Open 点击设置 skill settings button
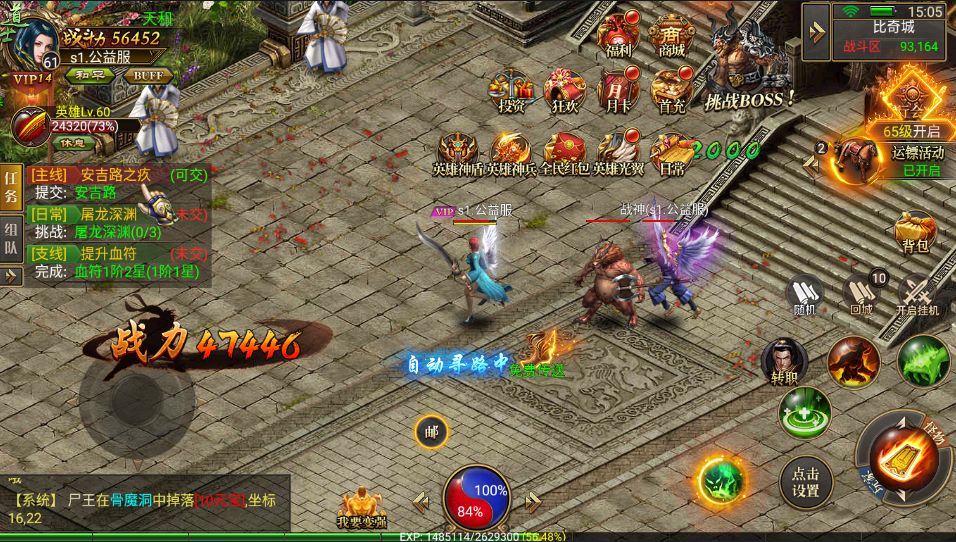The image size is (956, 542). 806,483
